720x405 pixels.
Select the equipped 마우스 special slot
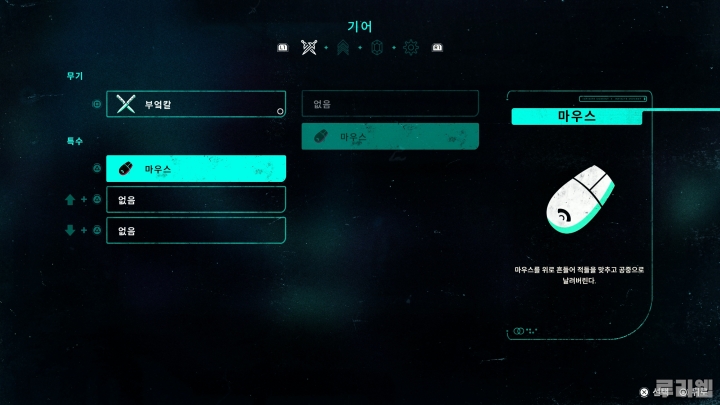coord(196,169)
